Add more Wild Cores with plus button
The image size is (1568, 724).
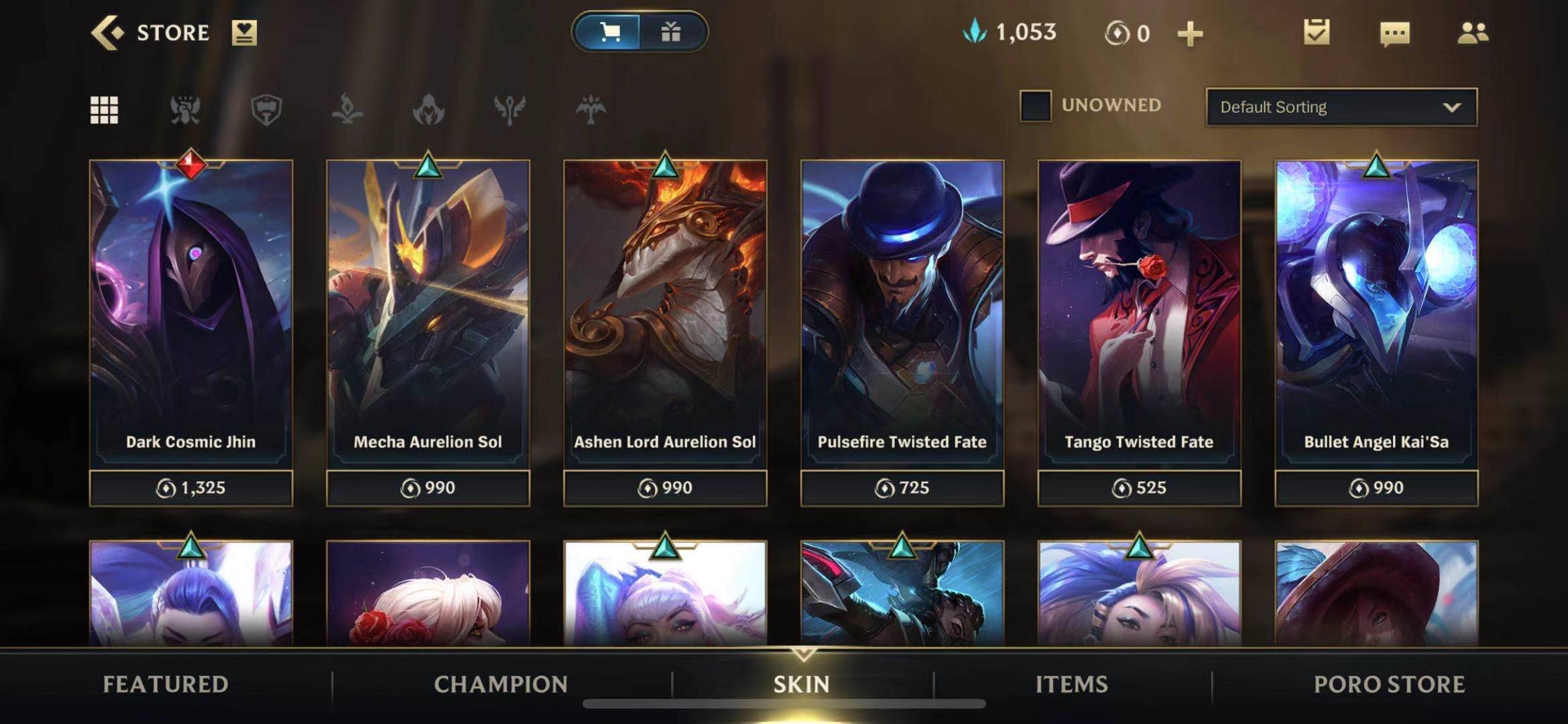pyautogui.click(x=1190, y=34)
